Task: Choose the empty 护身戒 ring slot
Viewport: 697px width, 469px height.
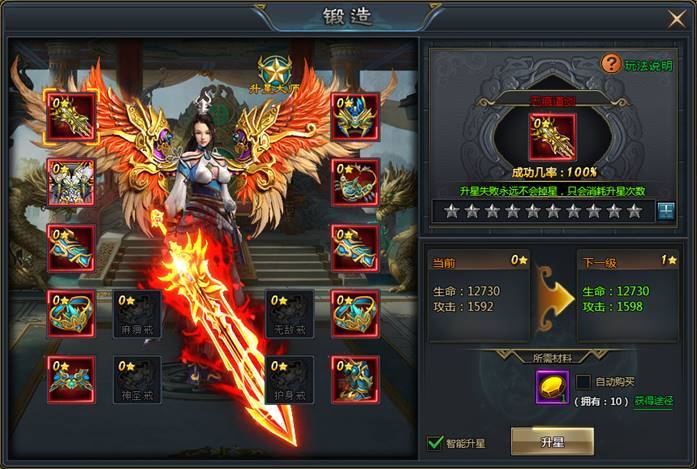Action: (x=290, y=379)
